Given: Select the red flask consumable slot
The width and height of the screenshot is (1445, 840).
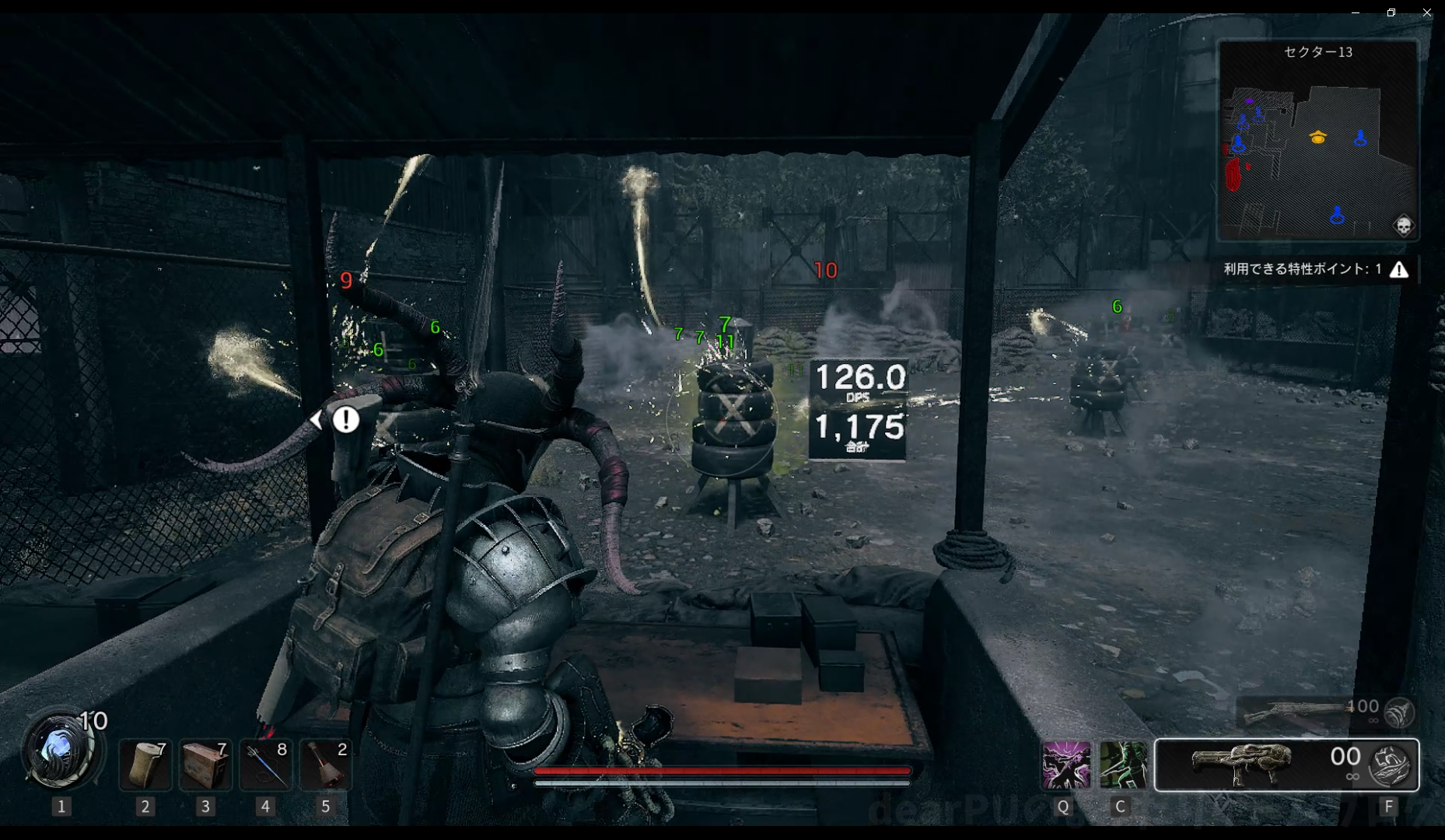Looking at the screenshot, I should click(326, 765).
